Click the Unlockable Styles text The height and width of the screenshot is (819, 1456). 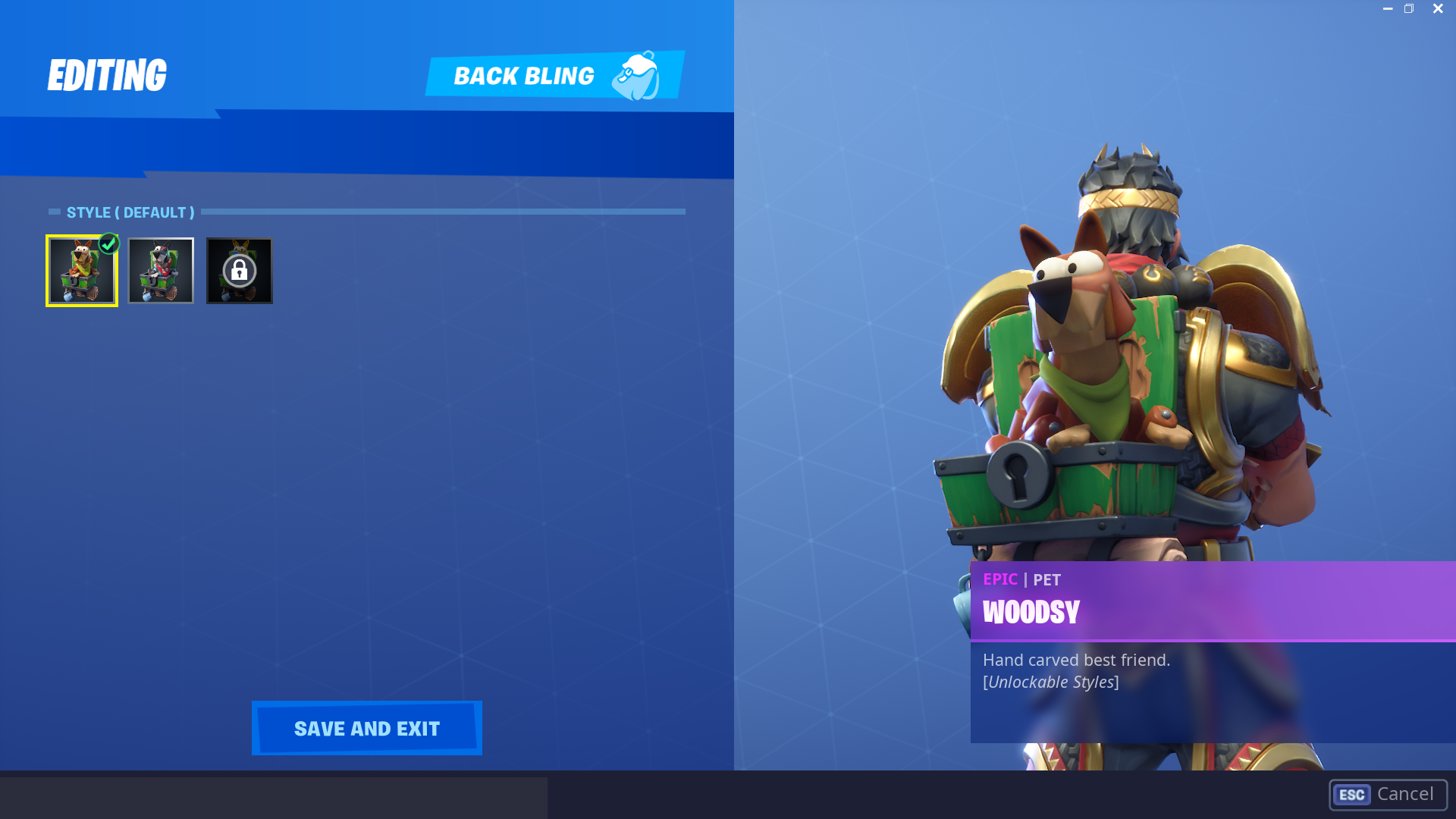tap(1050, 681)
